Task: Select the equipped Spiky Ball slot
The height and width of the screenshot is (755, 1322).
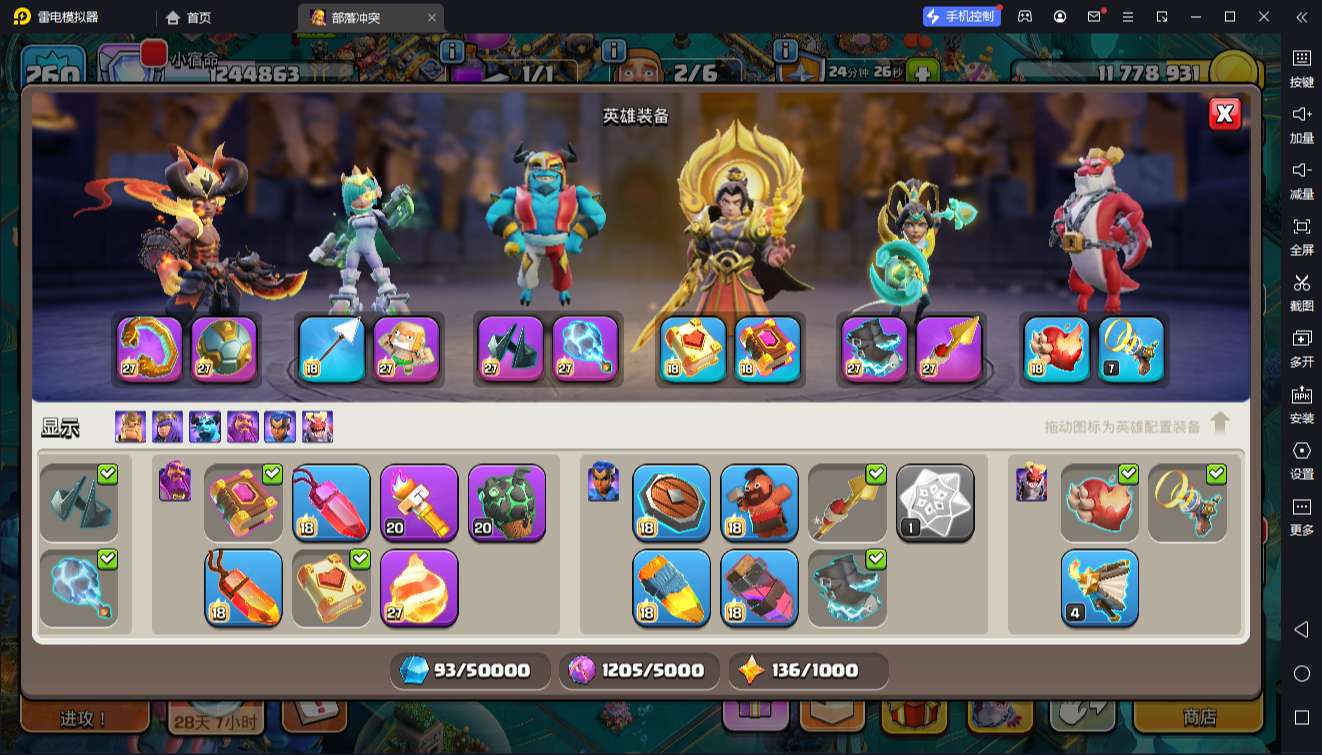Action: pos(224,349)
